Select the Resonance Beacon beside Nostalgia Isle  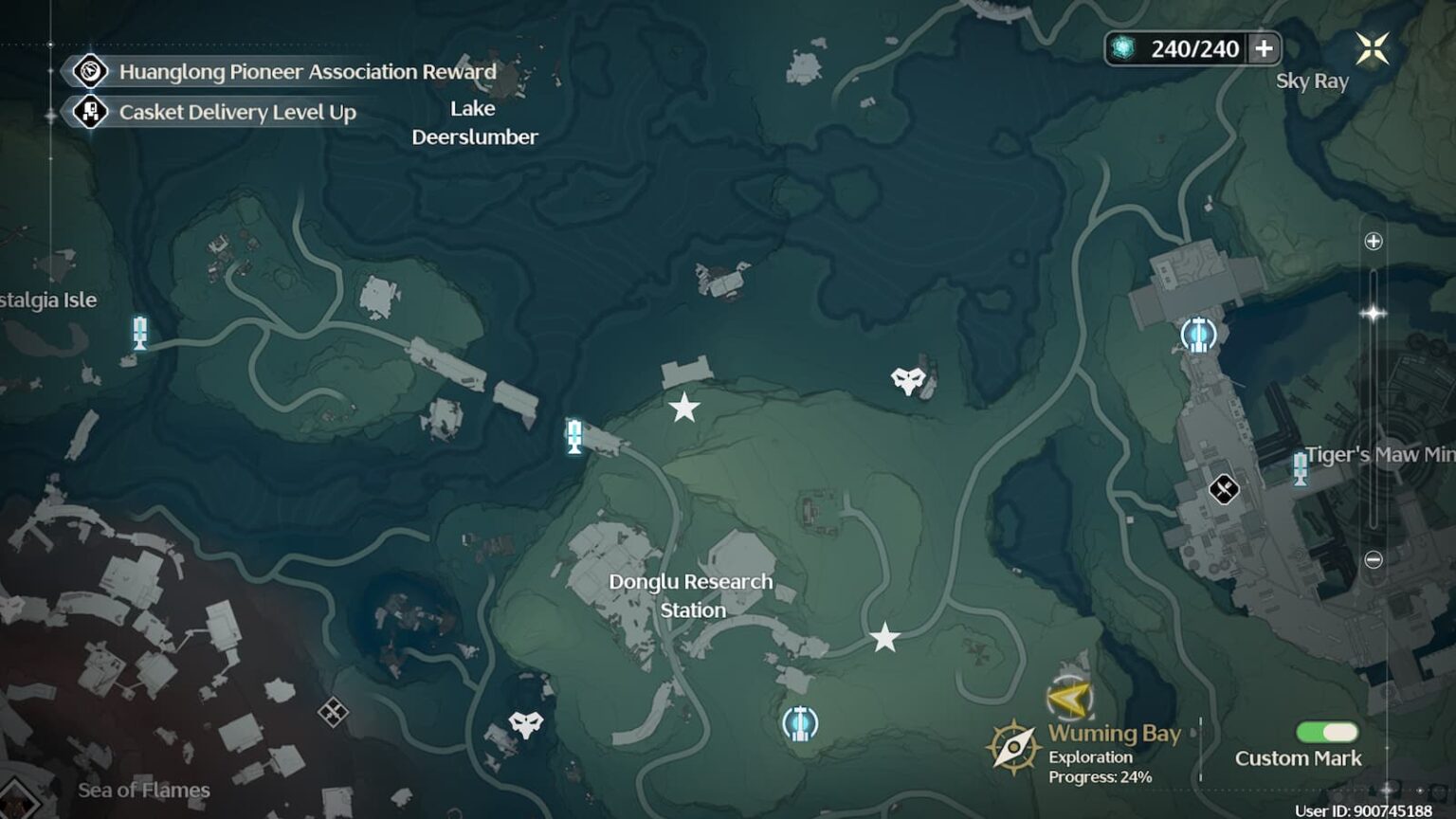pos(140,333)
